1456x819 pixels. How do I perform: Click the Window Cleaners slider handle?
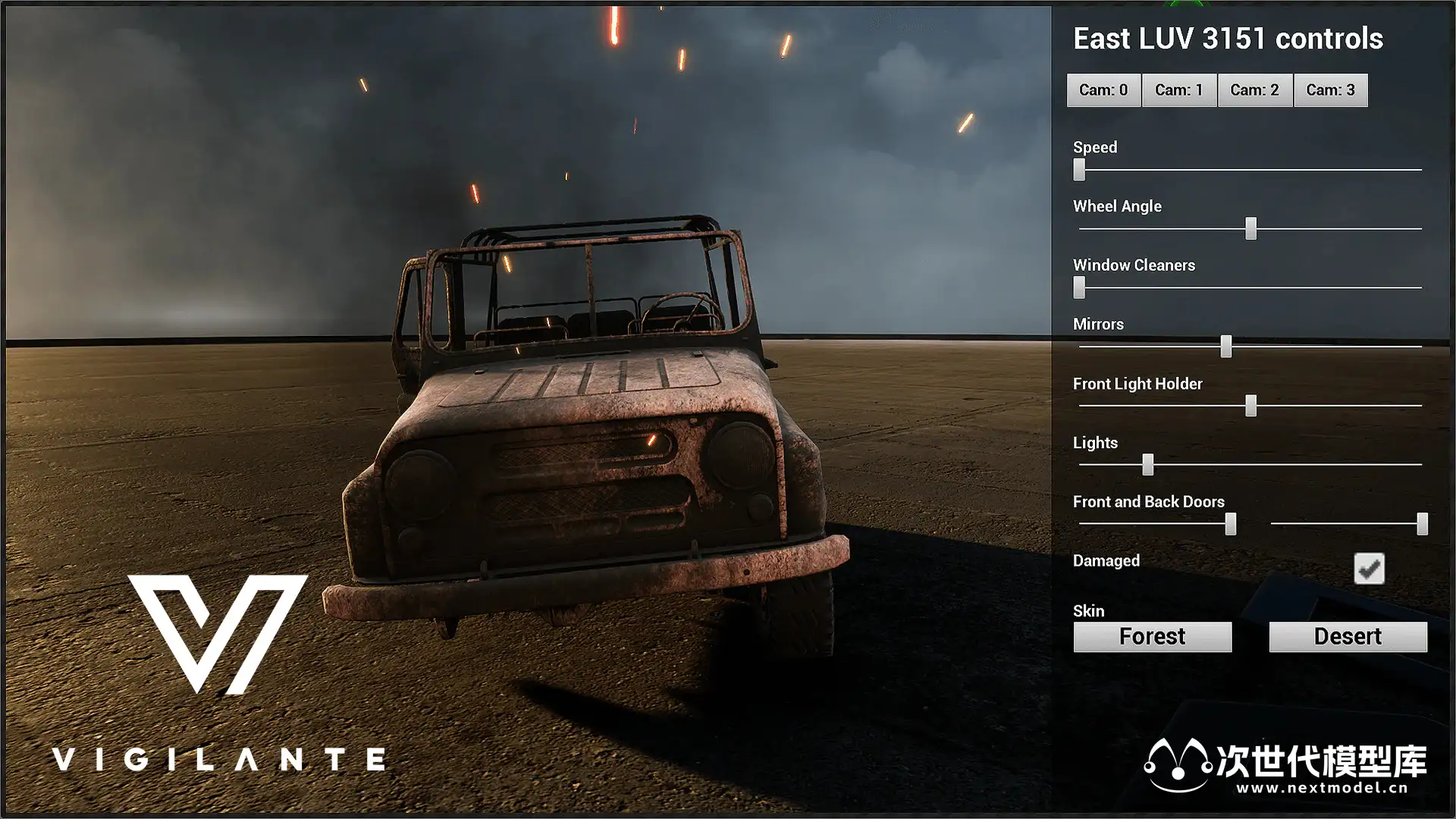pos(1079,287)
